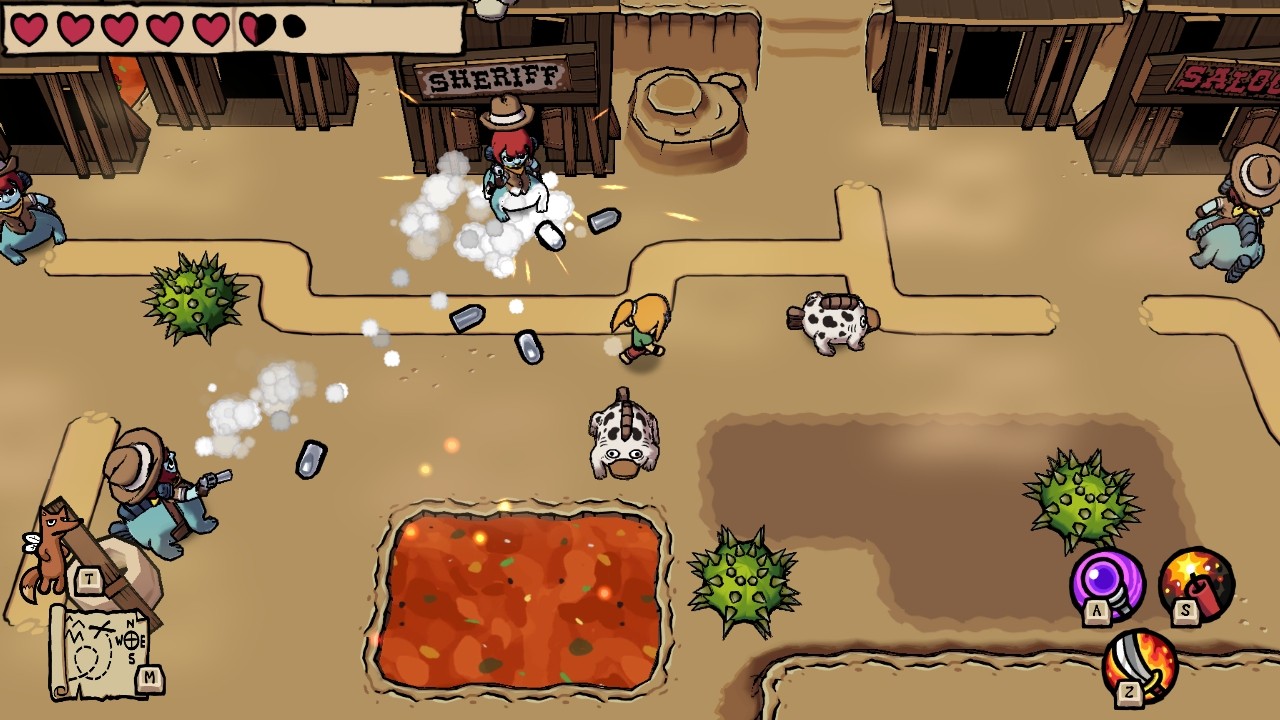
Task: Open the parchment map scroll
Action: 100,650
